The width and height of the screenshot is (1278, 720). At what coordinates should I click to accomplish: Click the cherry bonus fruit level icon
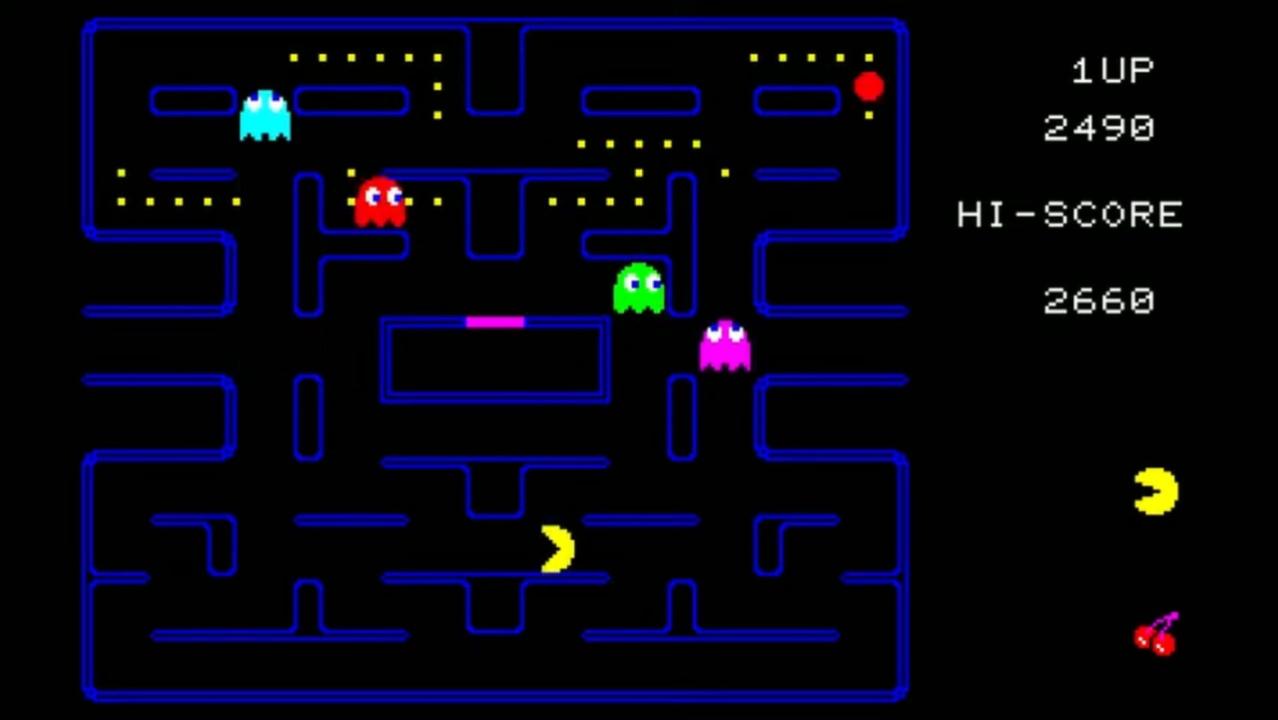[1156, 635]
